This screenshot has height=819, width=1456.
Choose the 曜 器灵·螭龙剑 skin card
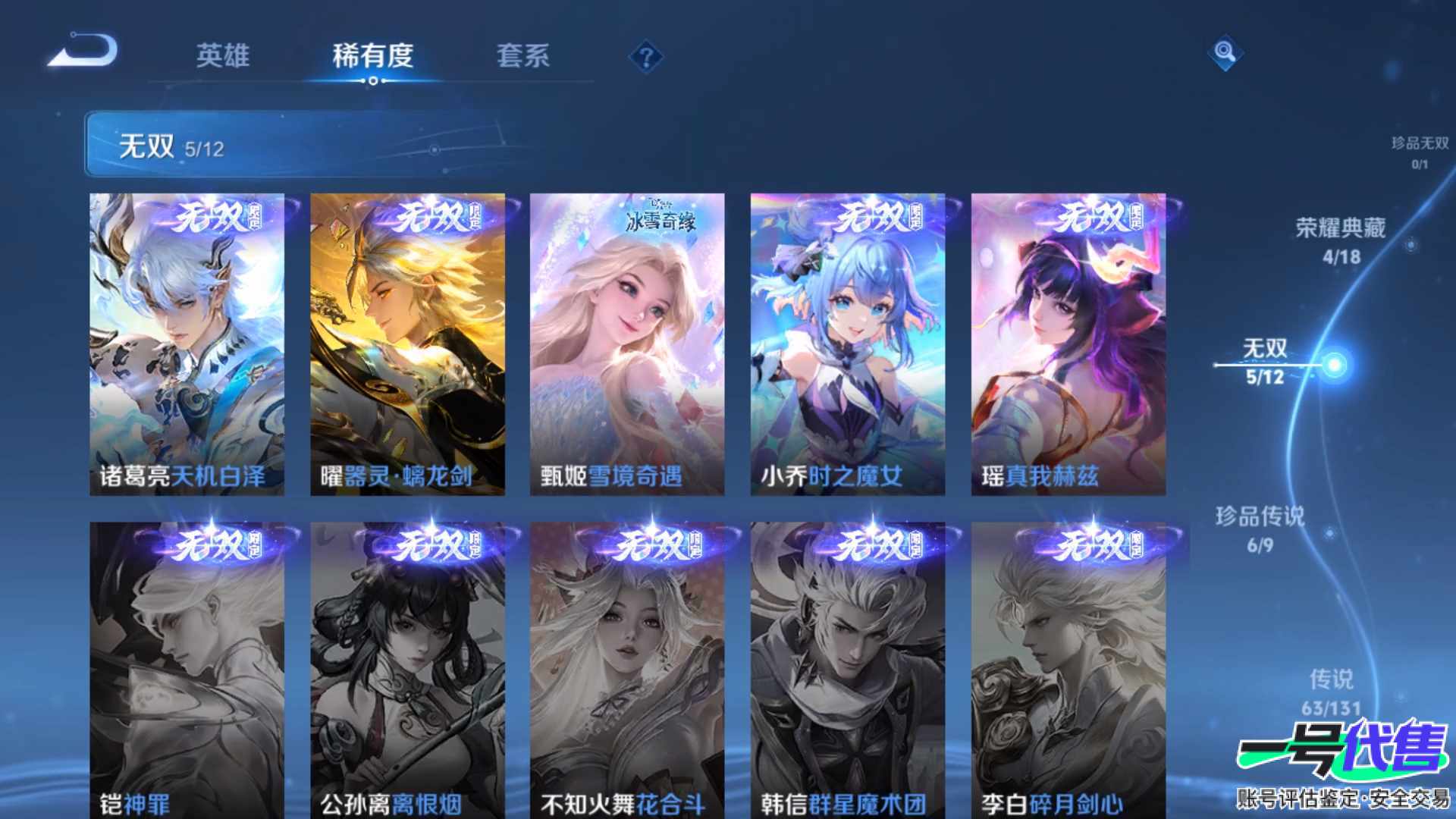click(407, 344)
